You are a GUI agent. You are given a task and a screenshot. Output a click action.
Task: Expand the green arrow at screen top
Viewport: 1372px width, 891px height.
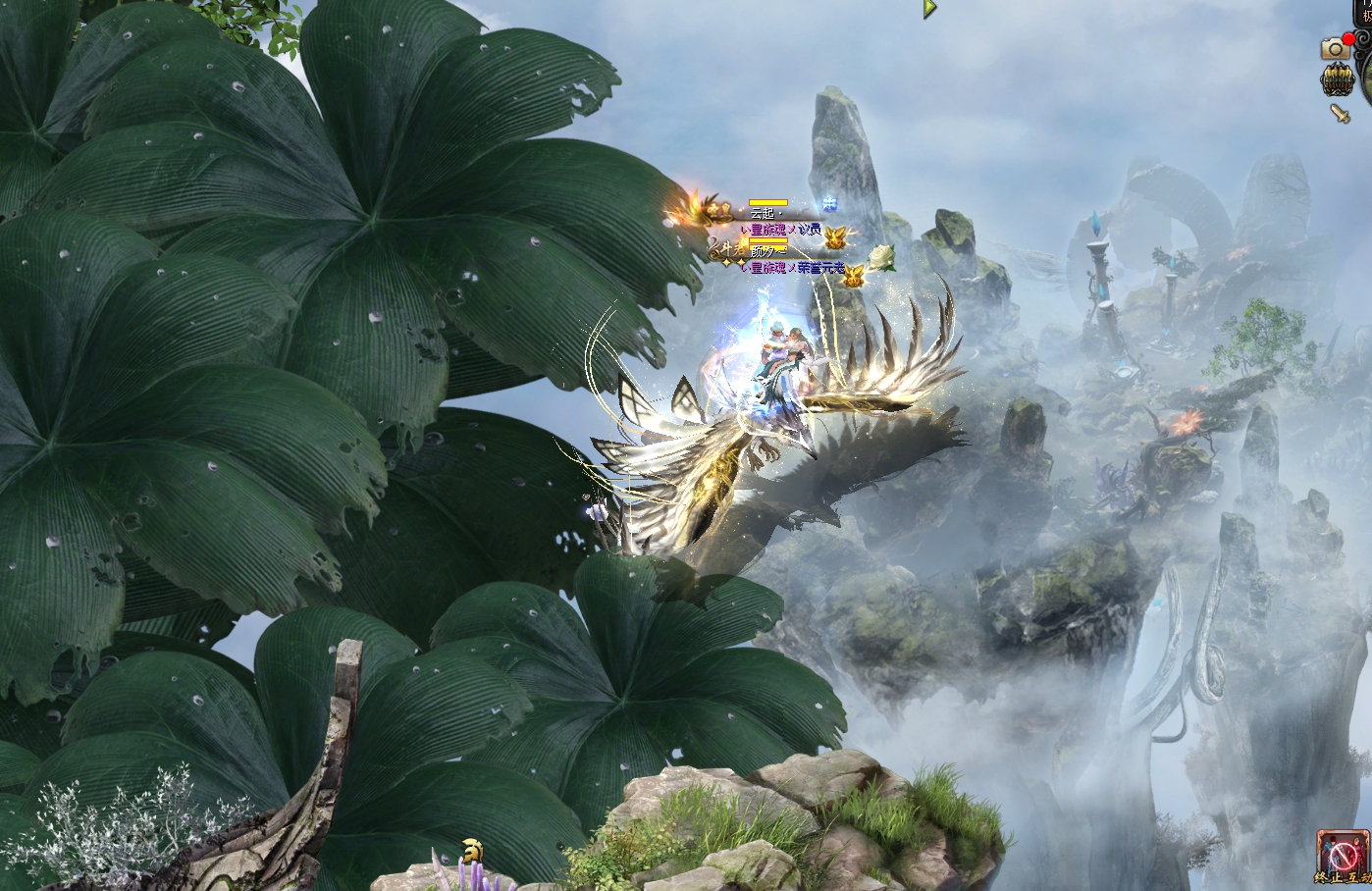pyautogui.click(x=928, y=8)
